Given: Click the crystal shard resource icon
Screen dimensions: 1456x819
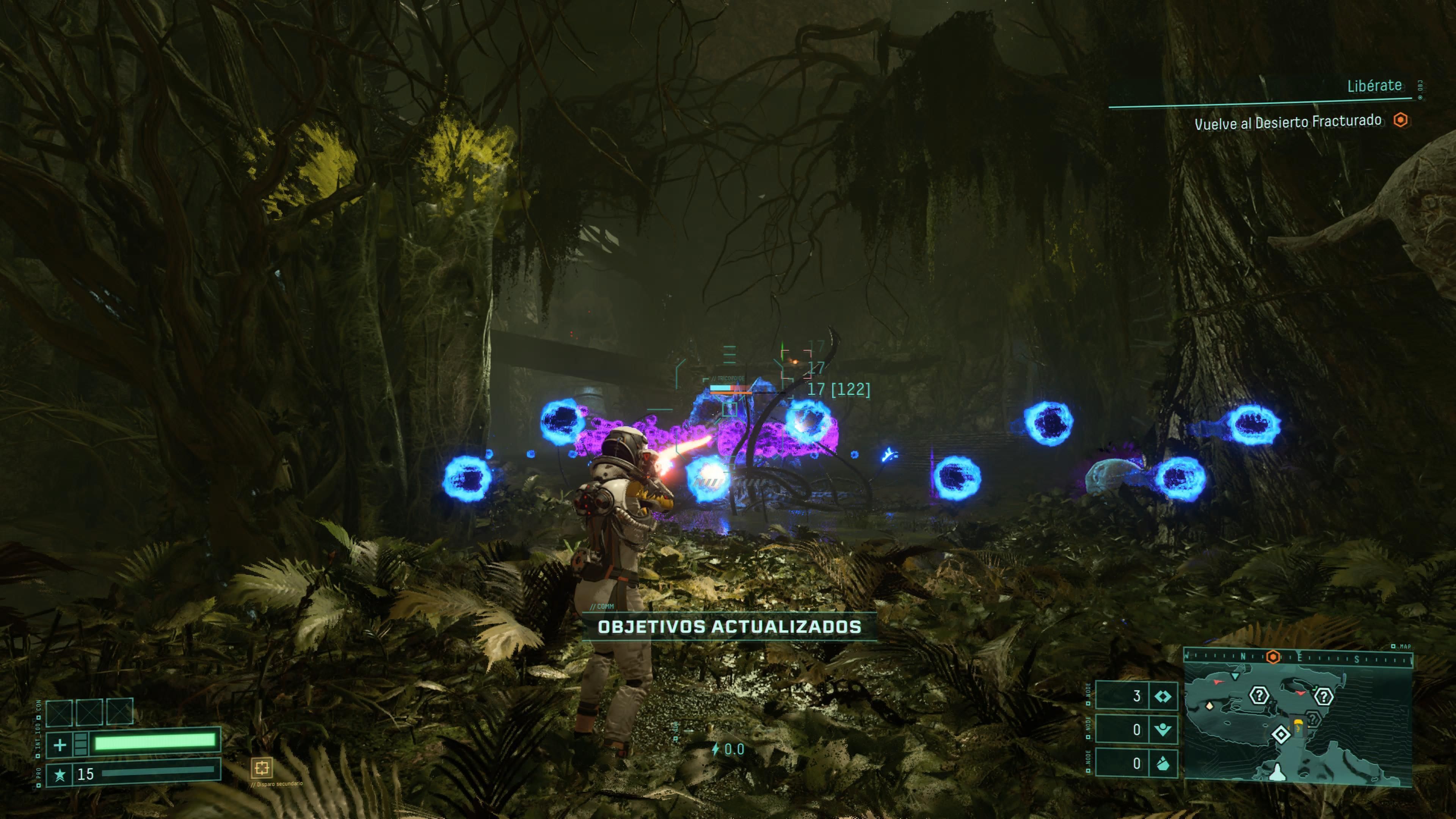Looking at the screenshot, I should (1163, 764).
